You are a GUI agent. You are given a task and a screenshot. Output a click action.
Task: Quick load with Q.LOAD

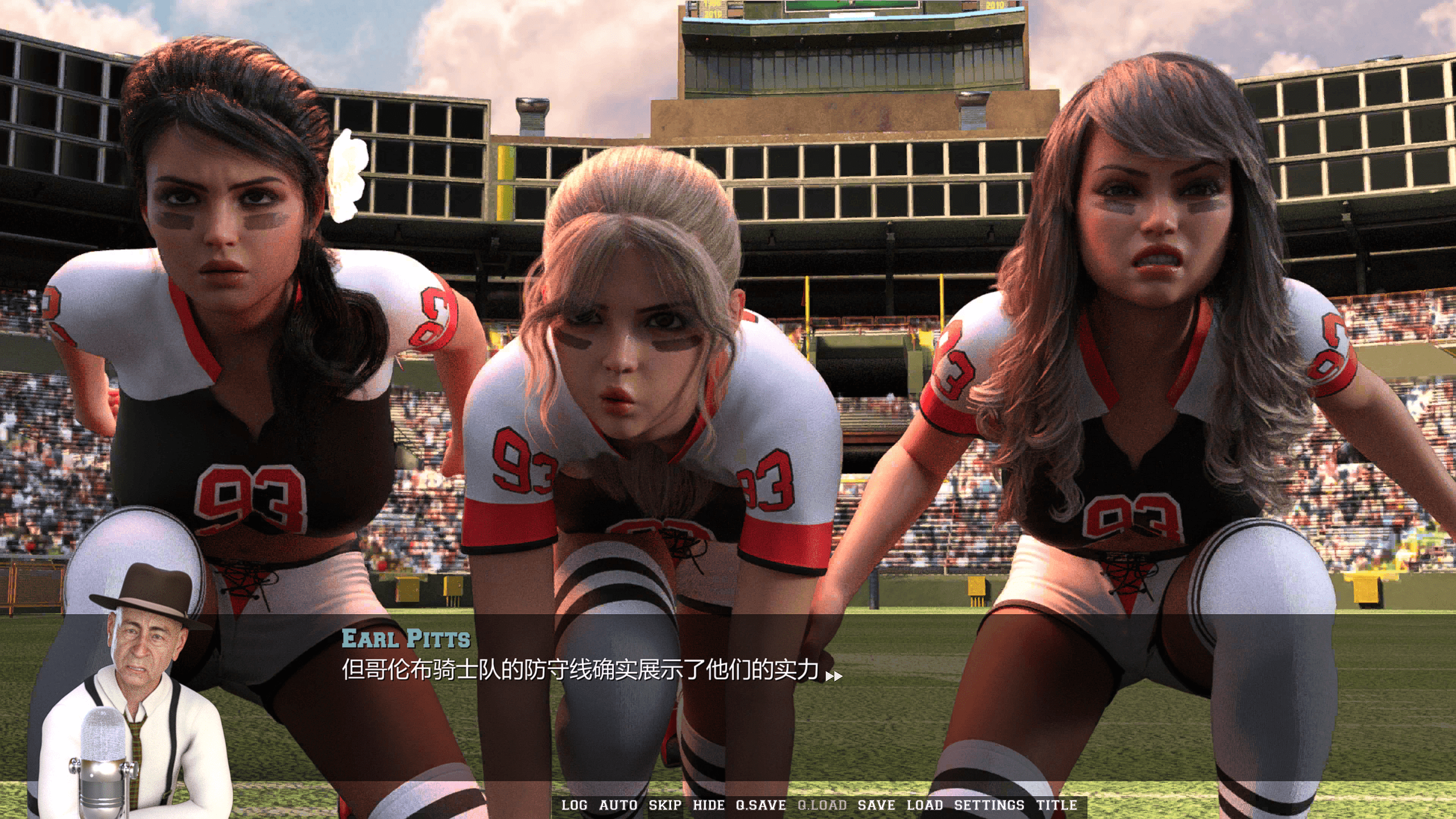822,805
